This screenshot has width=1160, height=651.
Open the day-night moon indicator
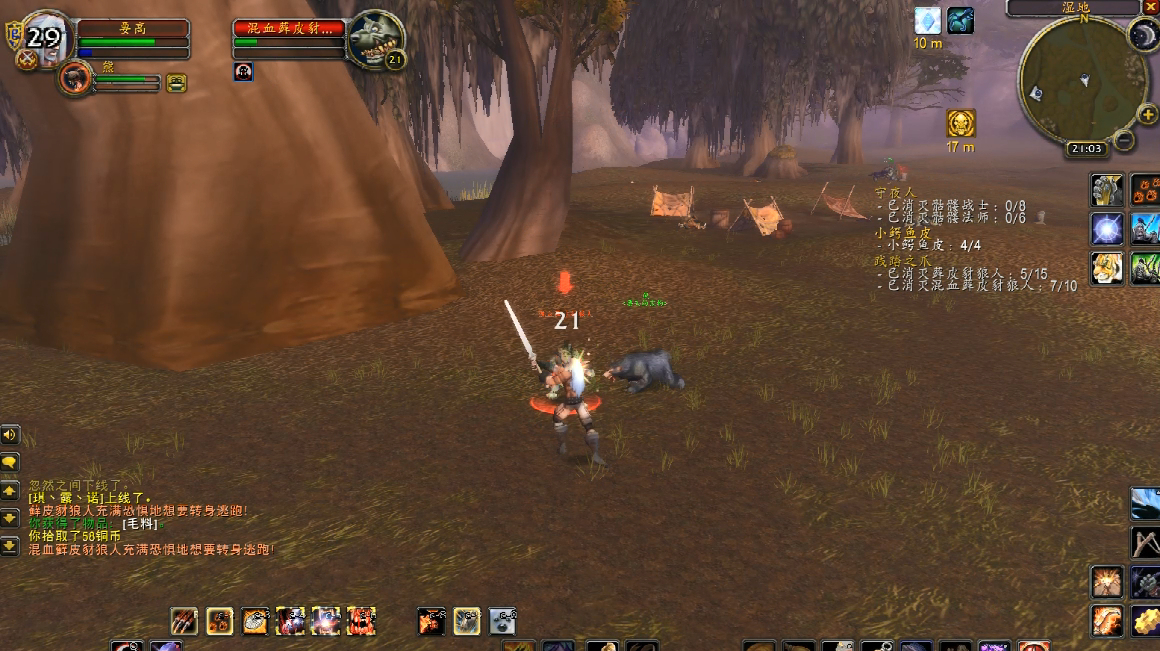1143,36
